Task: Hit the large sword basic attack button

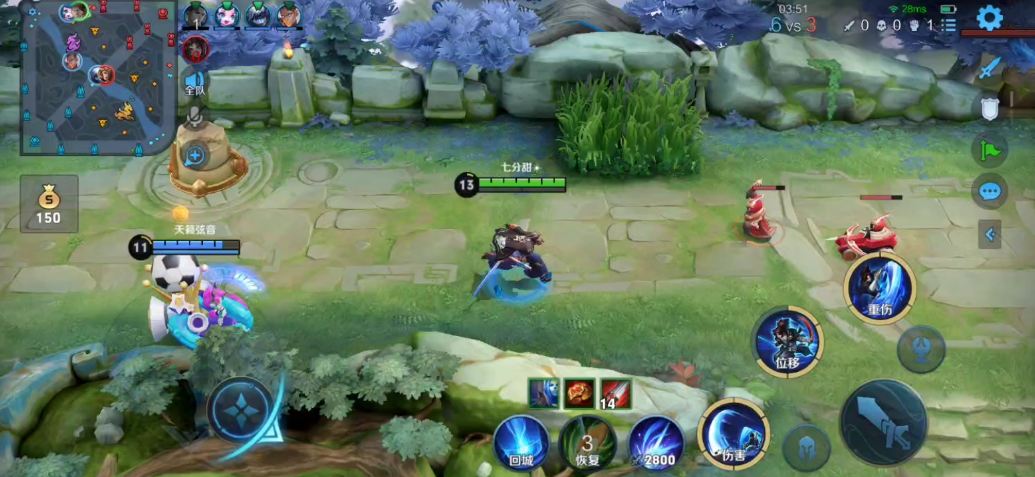Action: coord(883,422)
